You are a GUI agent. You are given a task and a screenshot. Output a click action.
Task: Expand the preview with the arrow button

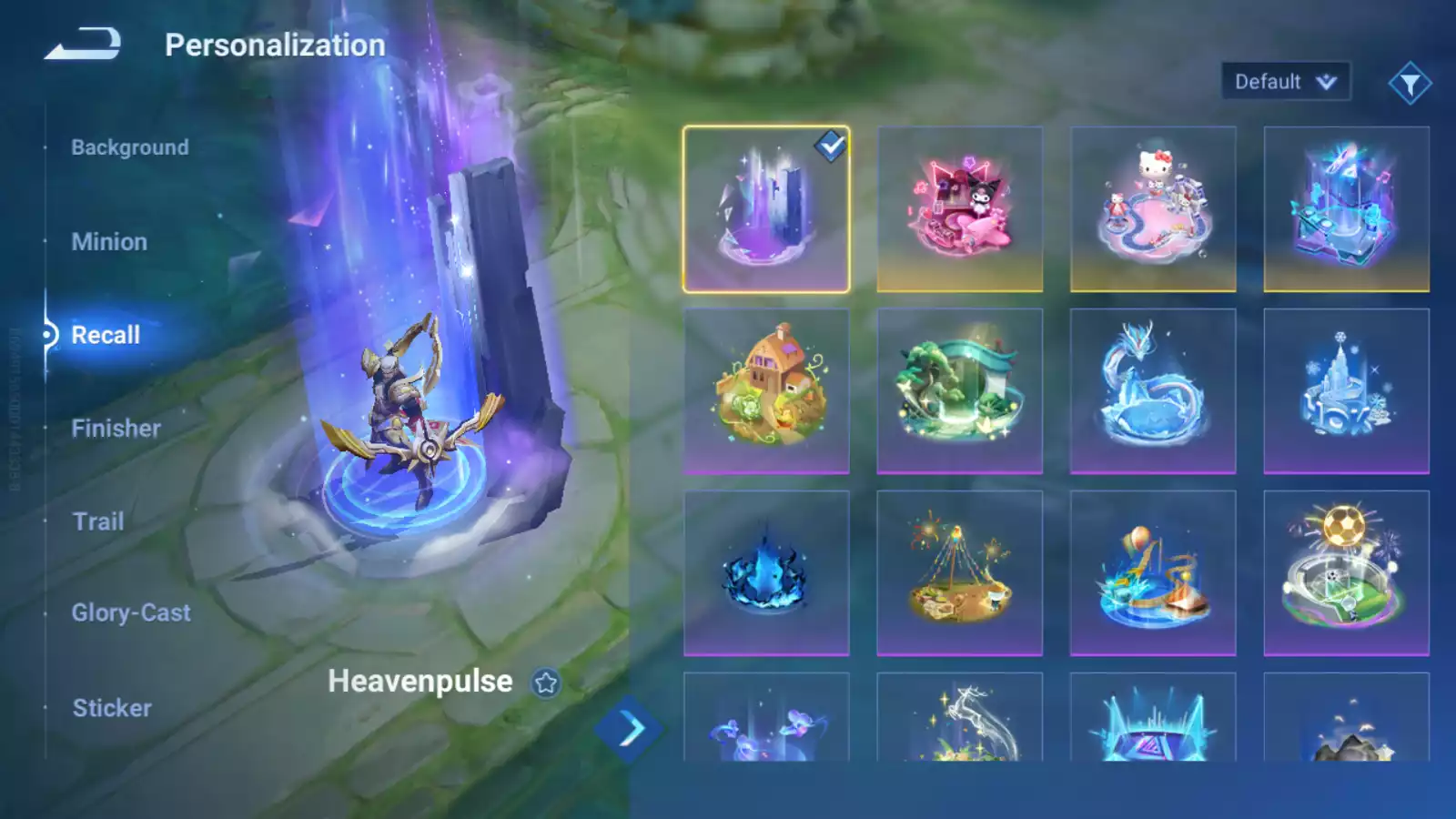pyautogui.click(x=630, y=728)
